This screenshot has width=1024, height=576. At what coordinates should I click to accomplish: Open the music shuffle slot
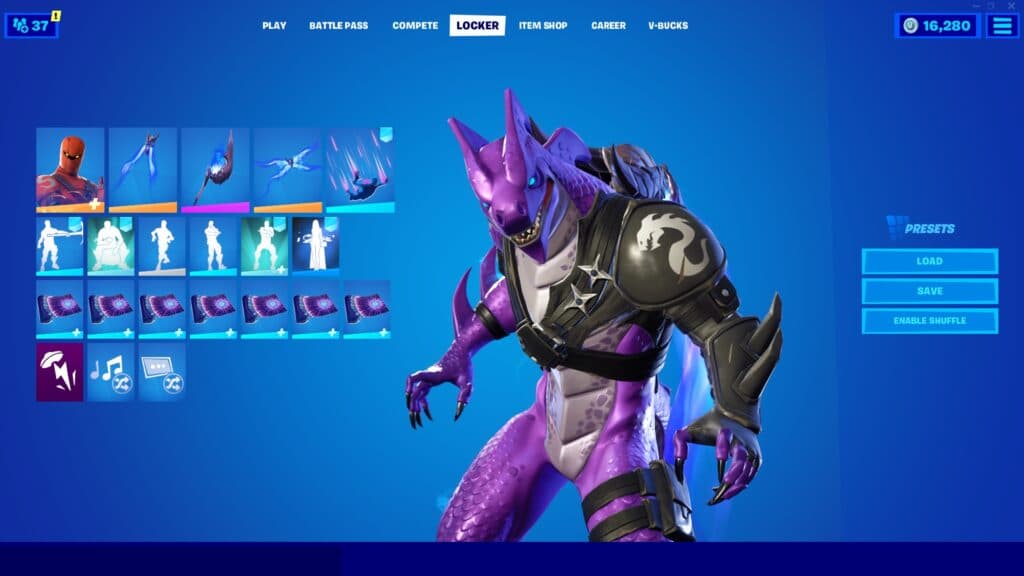(110, 372)
